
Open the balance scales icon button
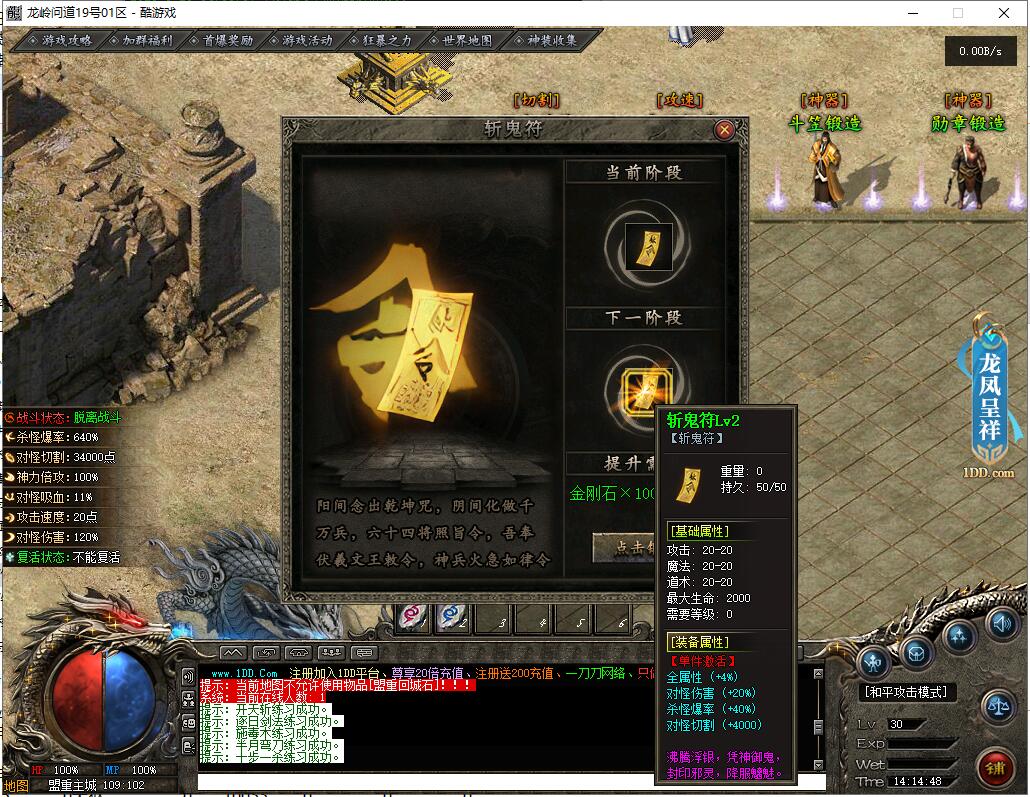pos(998,703)
